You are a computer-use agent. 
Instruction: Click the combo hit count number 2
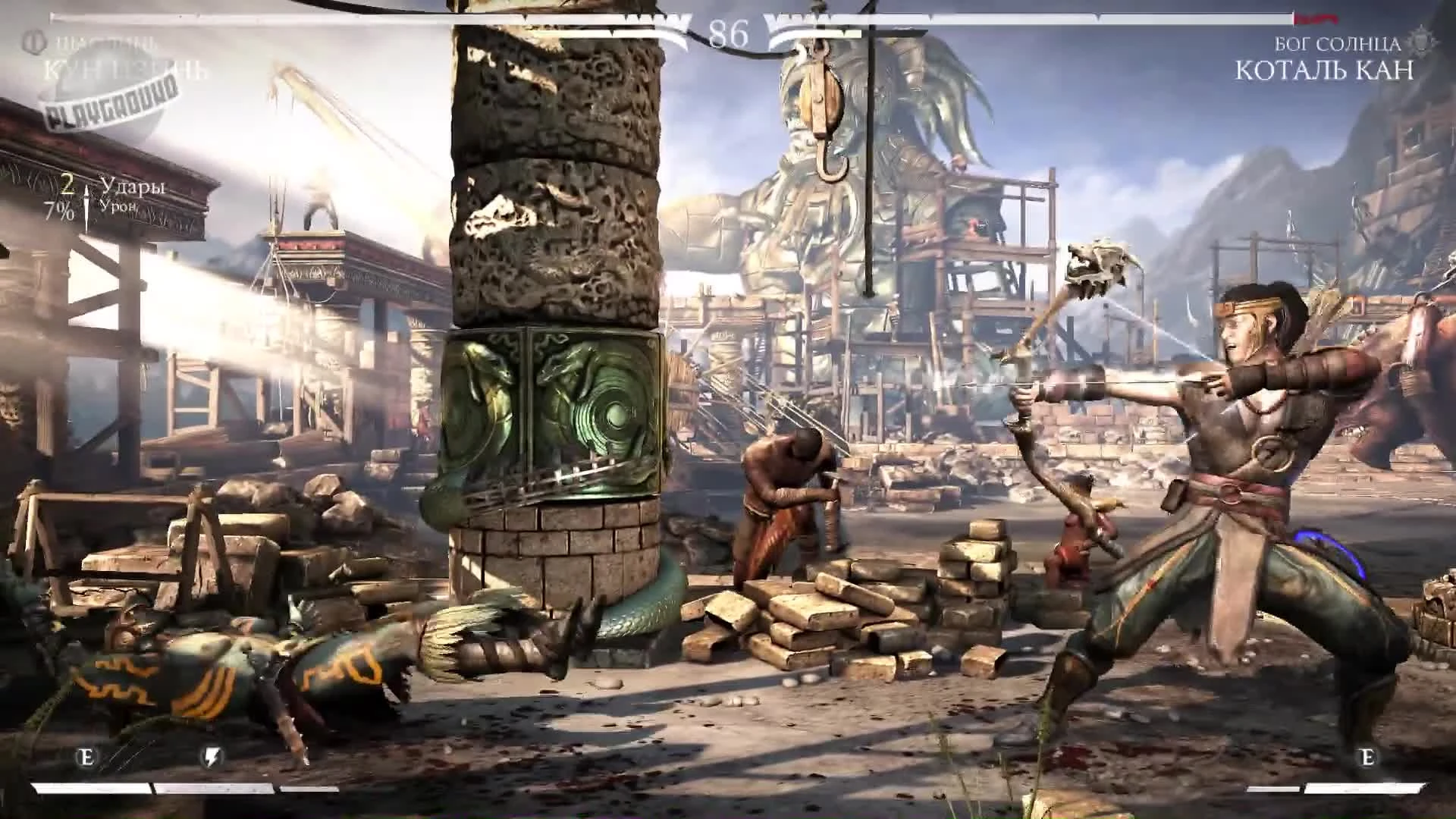(68, 184)
